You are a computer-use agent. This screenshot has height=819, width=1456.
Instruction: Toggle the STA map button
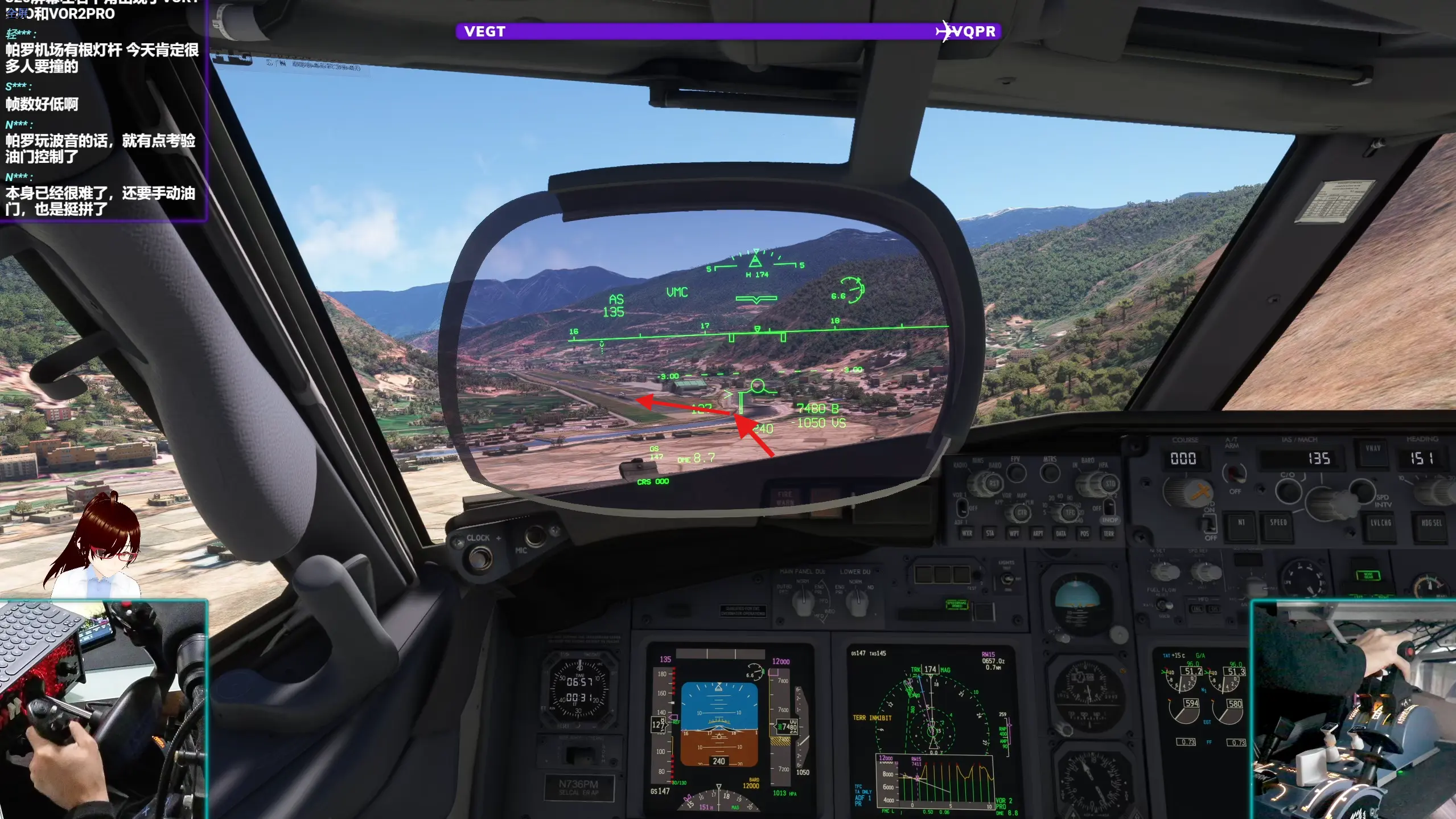point(990,534)
